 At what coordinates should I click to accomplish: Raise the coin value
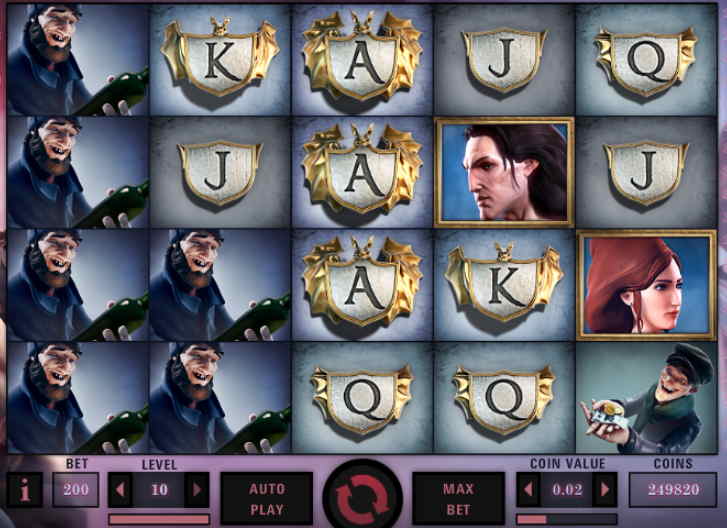point(604,490)
